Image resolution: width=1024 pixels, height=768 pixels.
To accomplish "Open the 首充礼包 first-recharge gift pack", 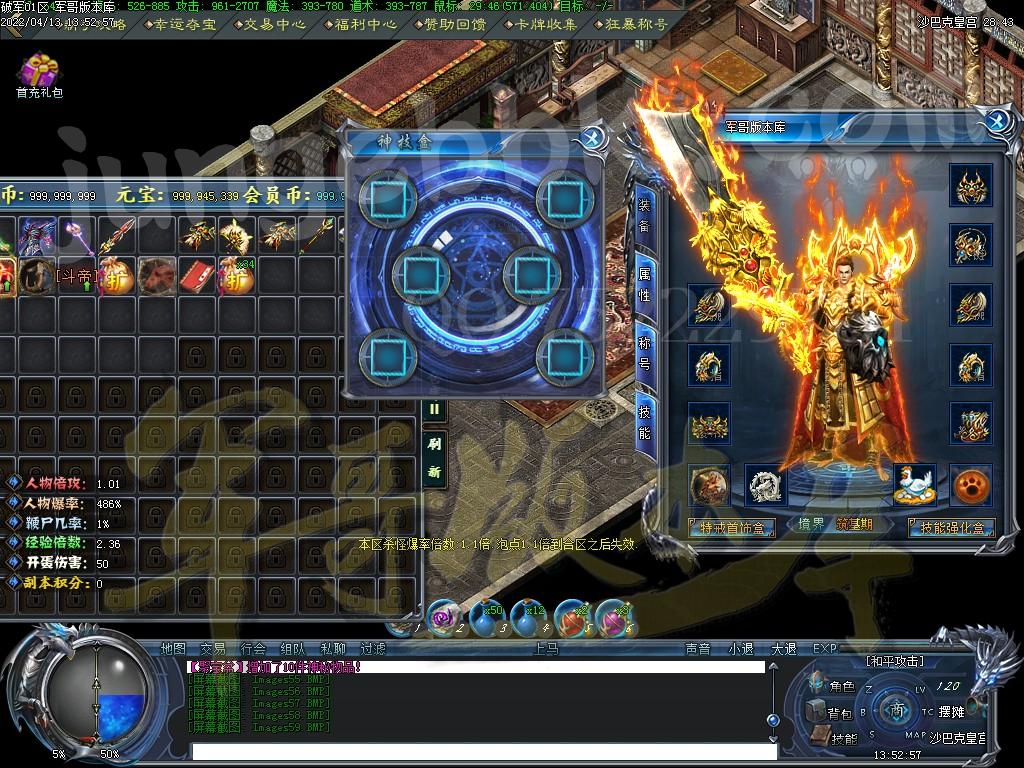I will point(39,72).
